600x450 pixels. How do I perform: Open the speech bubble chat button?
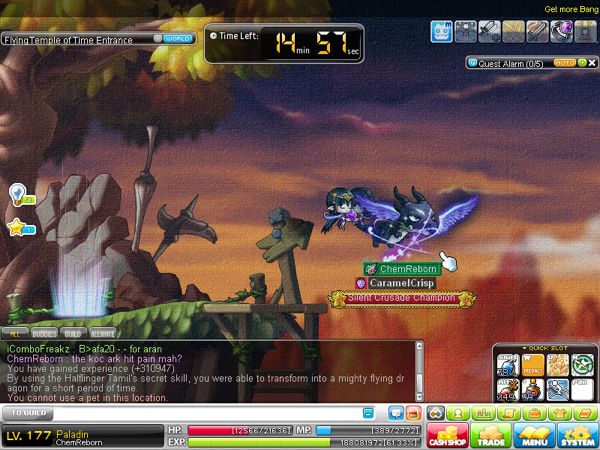(395, 412)
